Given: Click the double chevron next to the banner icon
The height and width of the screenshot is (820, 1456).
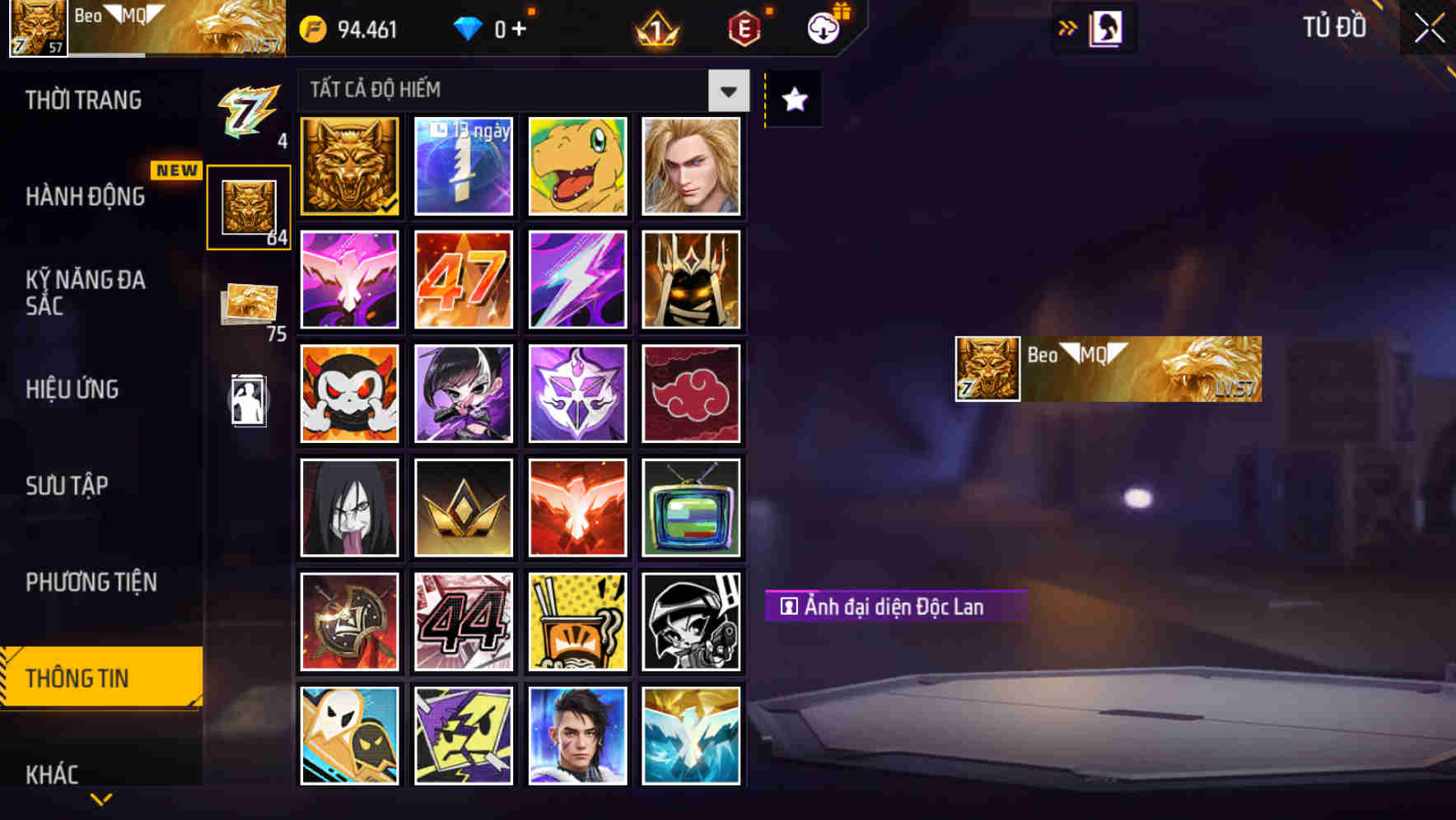Looking at the screenshot, I should pyautogui.click(x=1066, y=26).
